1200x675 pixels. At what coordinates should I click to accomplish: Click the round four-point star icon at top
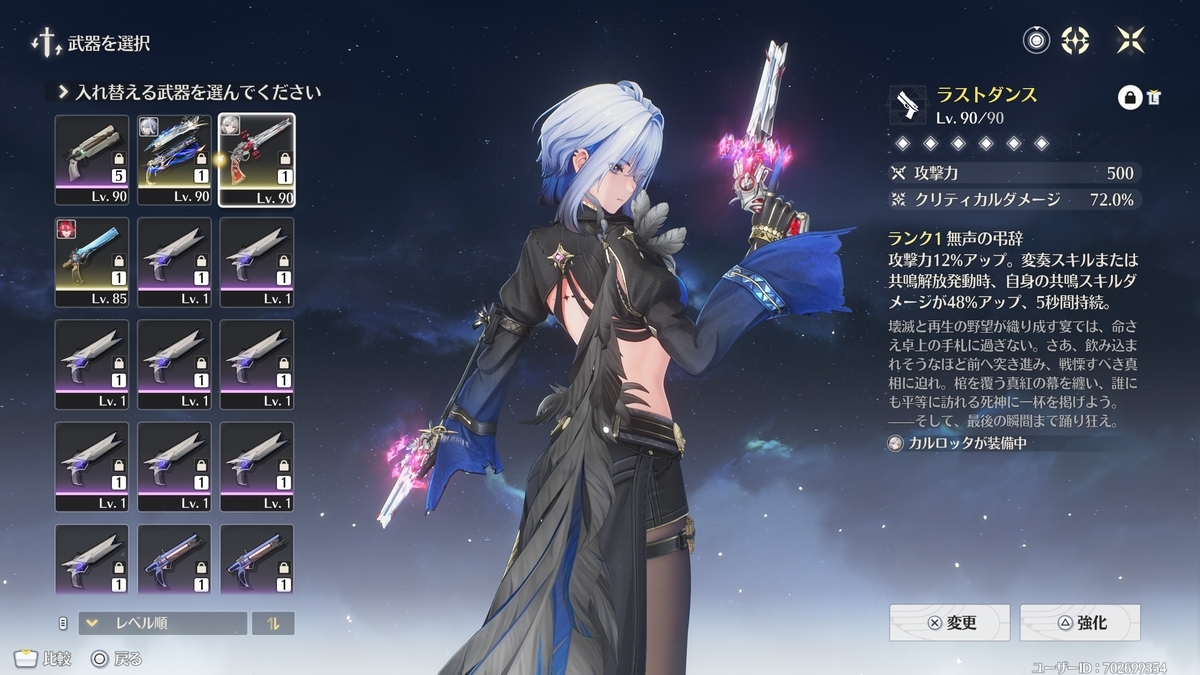[x=1075, y=40]
